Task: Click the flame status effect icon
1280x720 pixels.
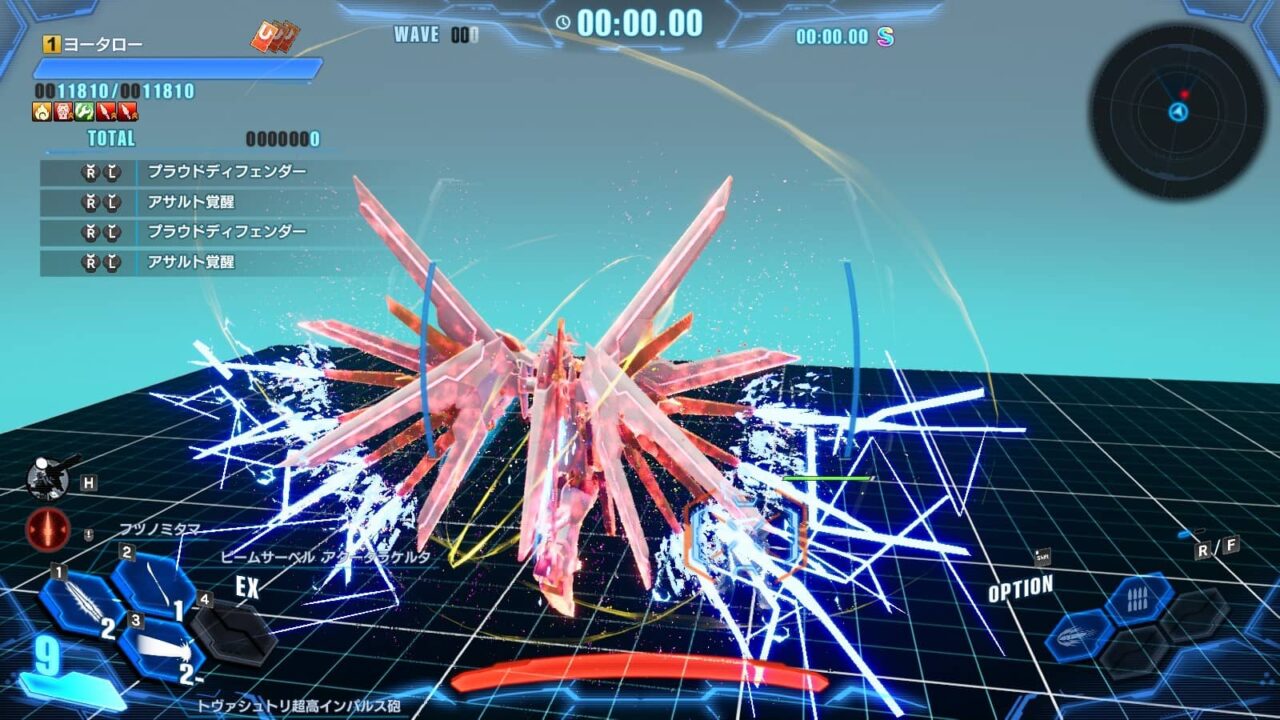Action: click(41, 112)
